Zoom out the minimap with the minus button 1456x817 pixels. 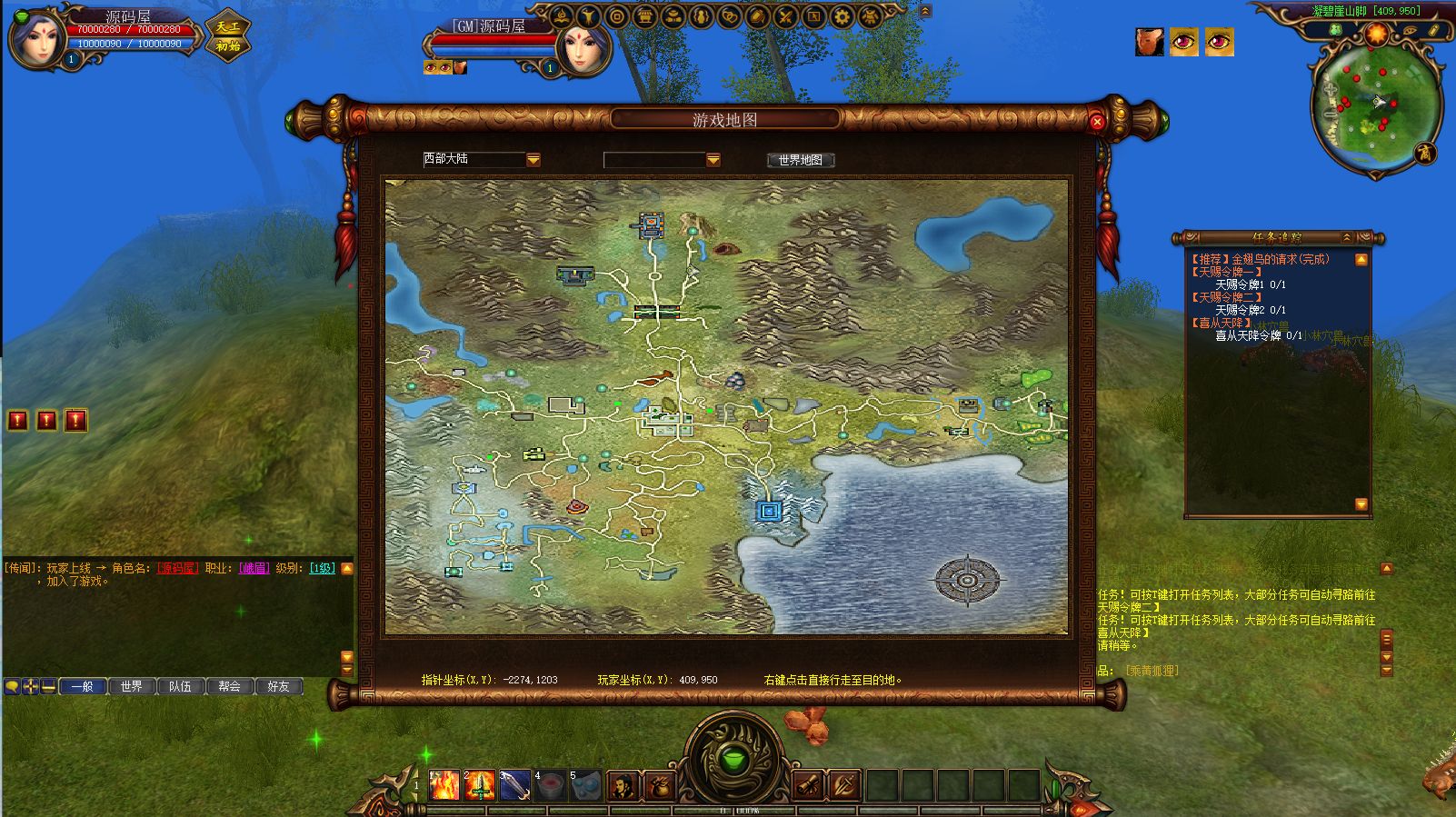[x=1331, y=115]
